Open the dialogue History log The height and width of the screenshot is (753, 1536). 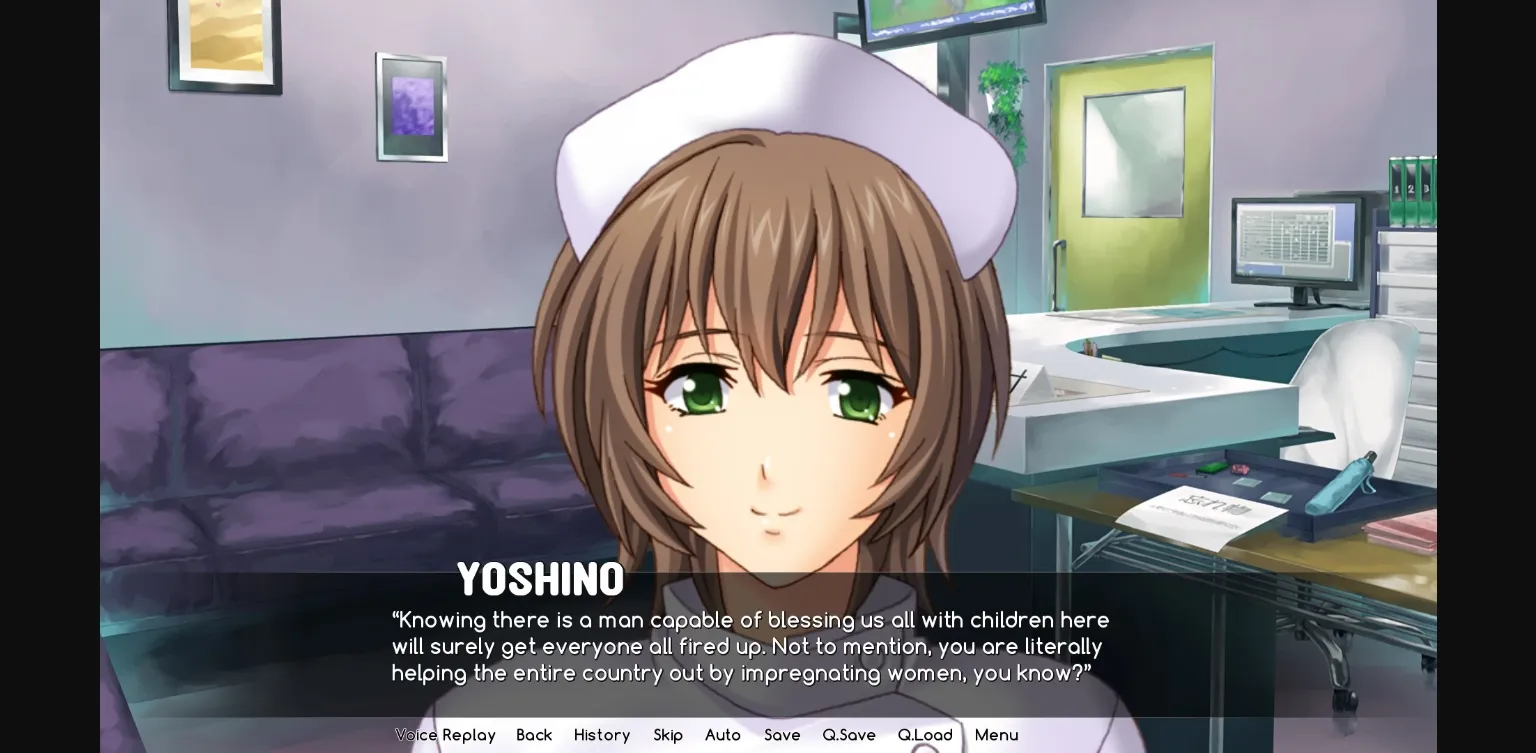601,735
